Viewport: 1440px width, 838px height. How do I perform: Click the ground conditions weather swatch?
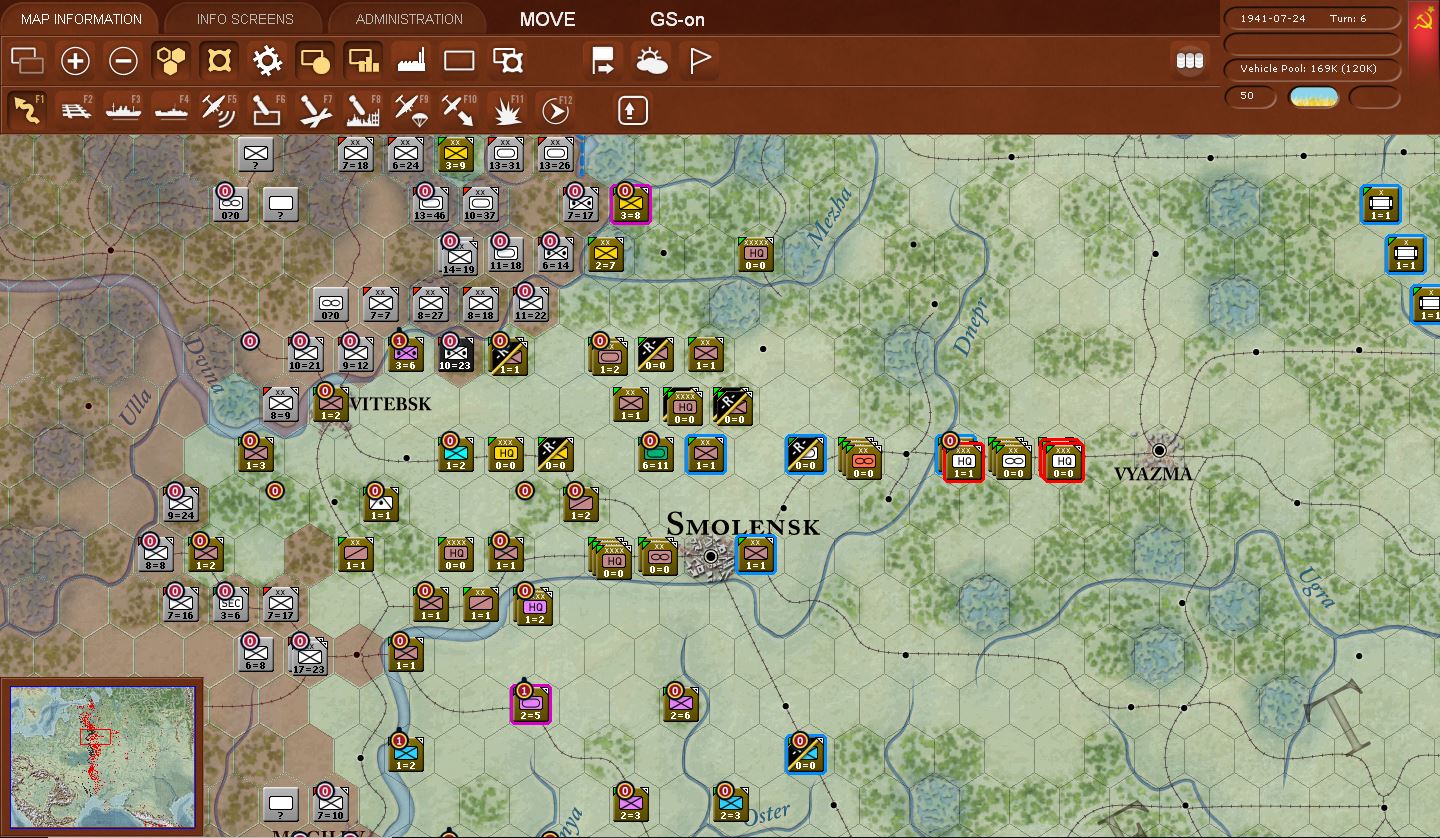1312,97
